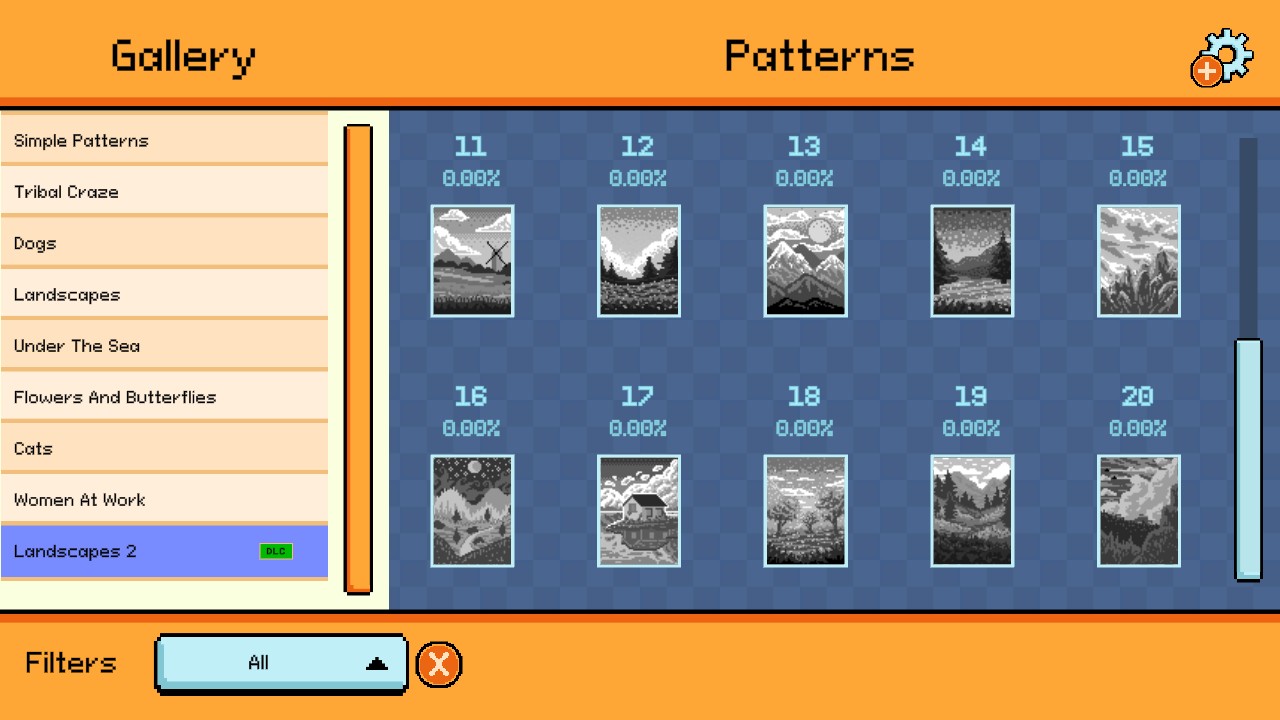The width and height of the screenshot is (1280, 720).
Task: Open pattern 20 waterfall landscape puzzle
Action: [1137, 510]
